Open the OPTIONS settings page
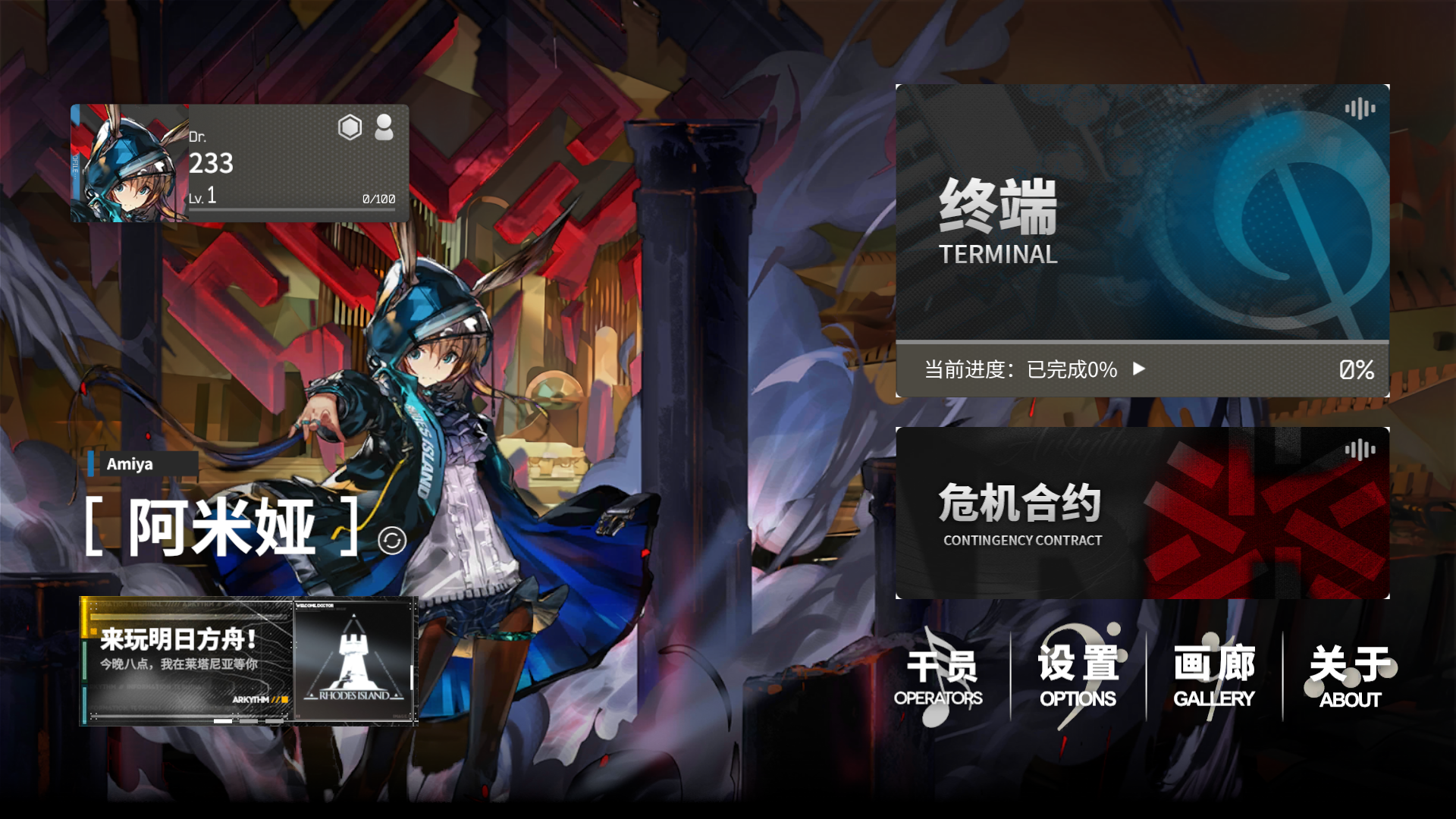 (x=1077, y=675)
